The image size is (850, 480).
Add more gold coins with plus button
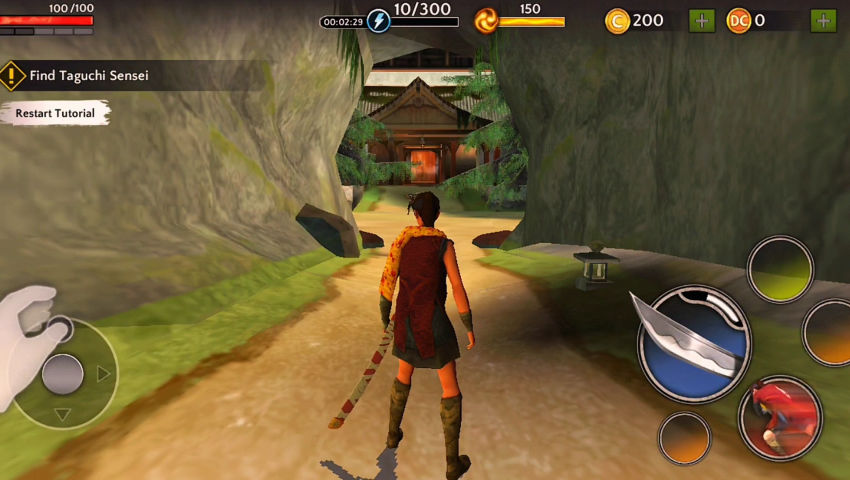click(702, 20)
